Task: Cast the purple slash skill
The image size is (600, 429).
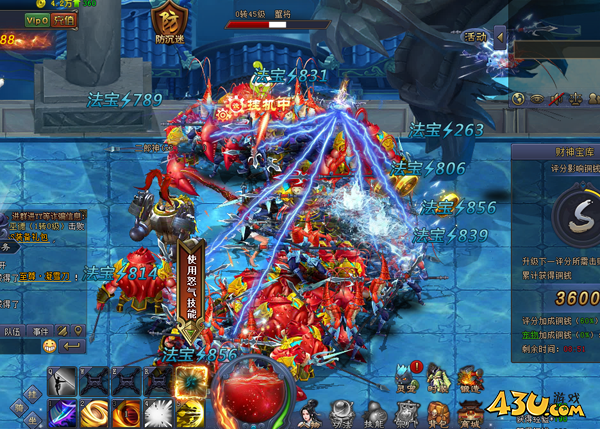Action: click(x=61, y=412)
